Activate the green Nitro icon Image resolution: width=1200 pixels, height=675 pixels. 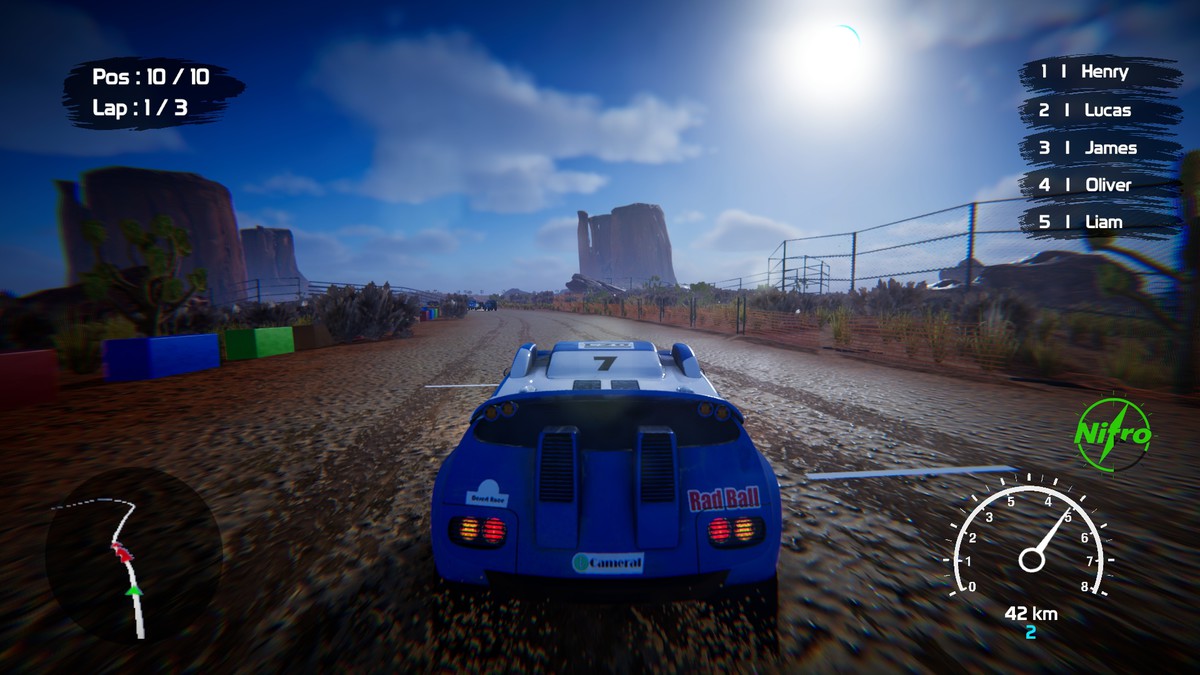tap(1113, 435)
